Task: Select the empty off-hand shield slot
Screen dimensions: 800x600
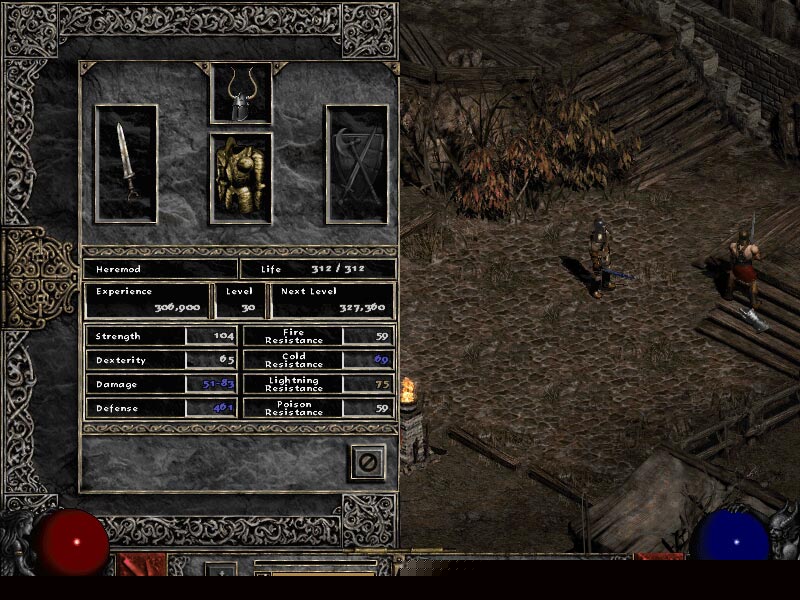Action: (356, 163)
